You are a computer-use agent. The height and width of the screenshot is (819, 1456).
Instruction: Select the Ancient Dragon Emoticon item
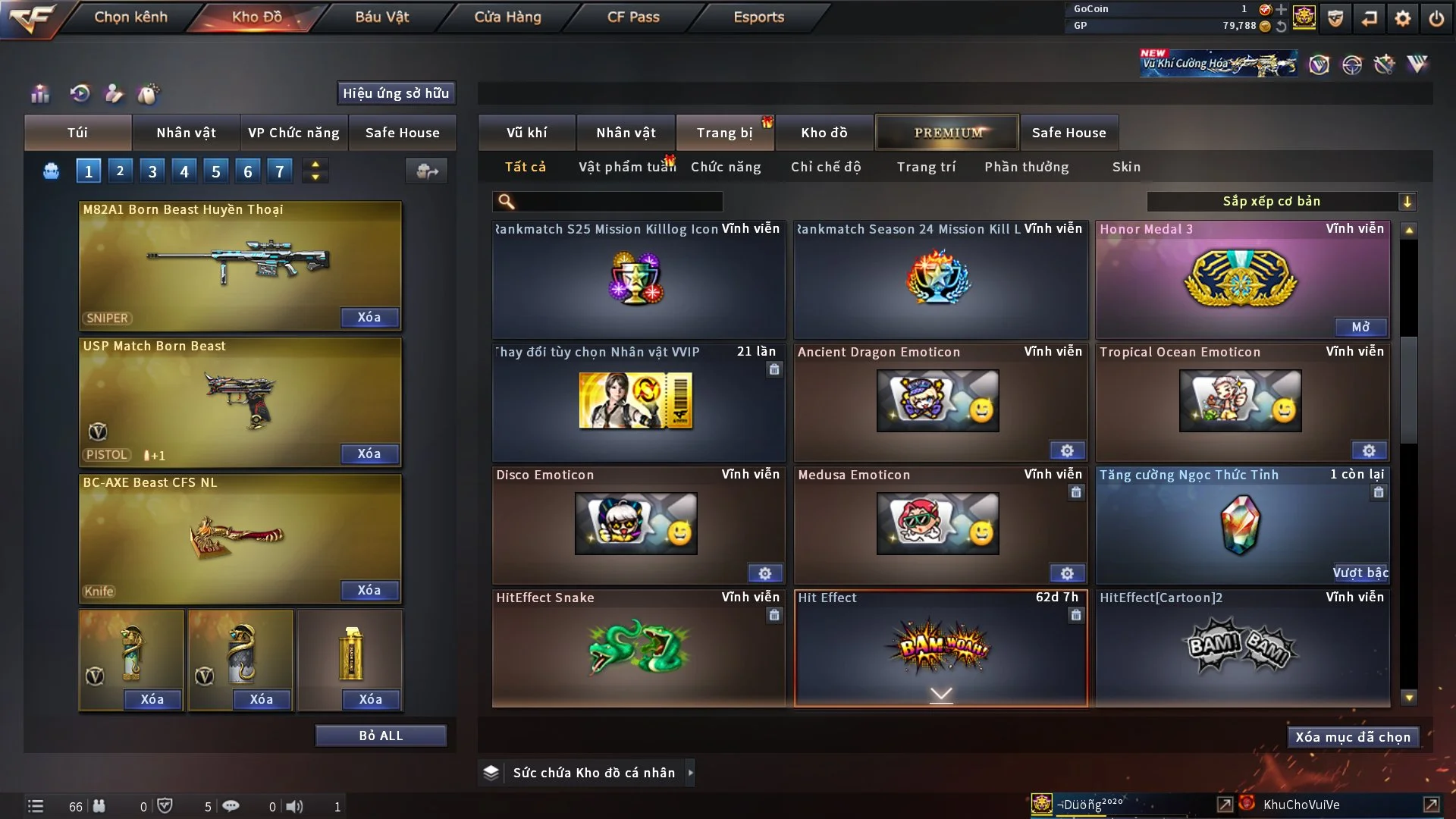coord(938,401)
